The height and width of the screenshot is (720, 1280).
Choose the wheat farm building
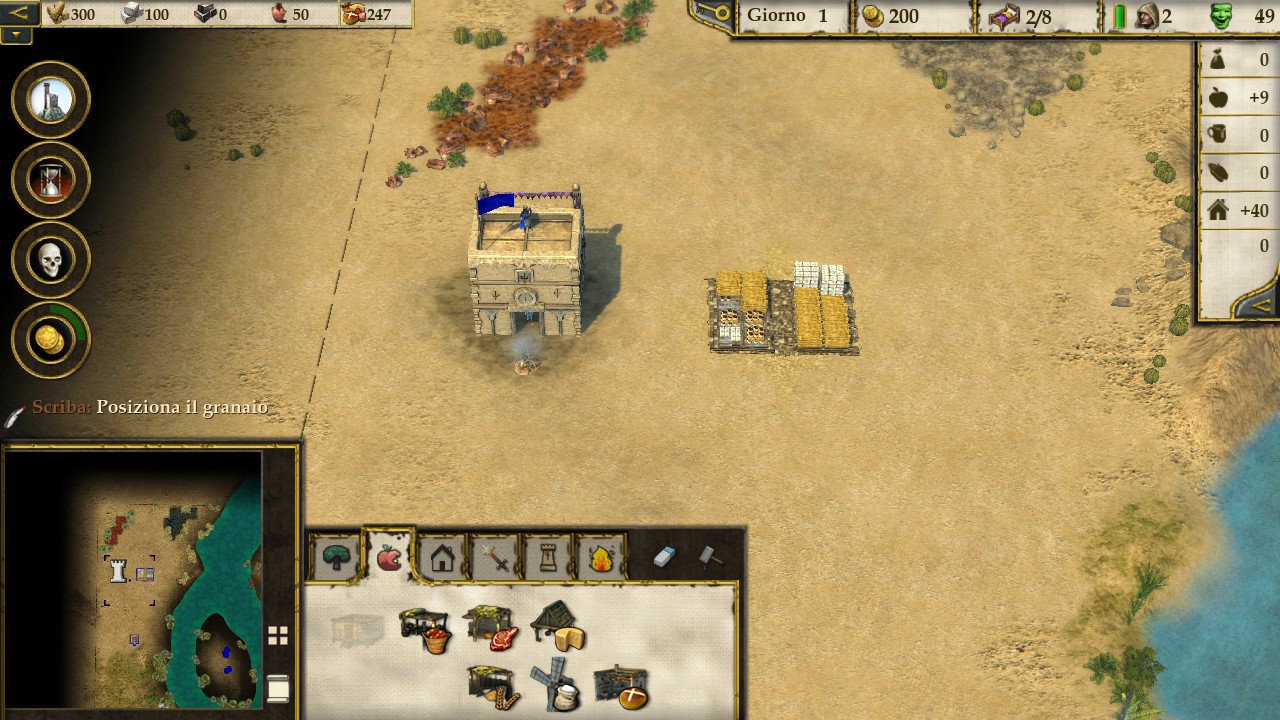[x=494, y=688]
